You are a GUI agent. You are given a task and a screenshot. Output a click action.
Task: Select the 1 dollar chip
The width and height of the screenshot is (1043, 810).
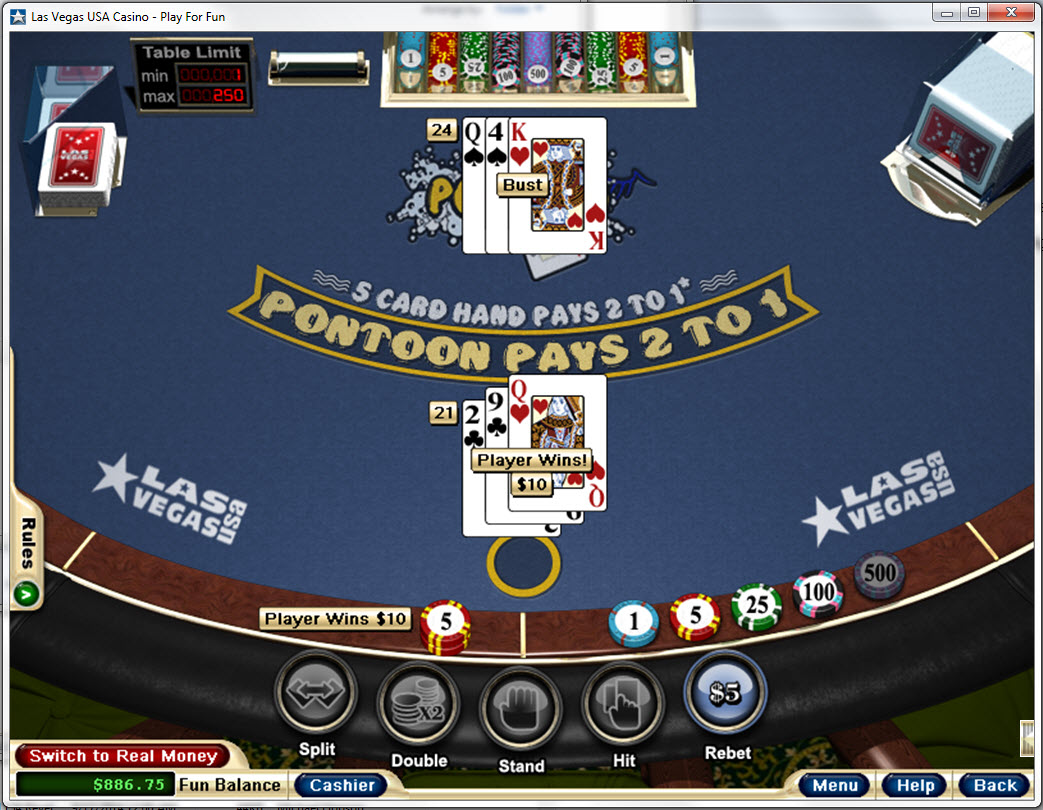(634, 623)
